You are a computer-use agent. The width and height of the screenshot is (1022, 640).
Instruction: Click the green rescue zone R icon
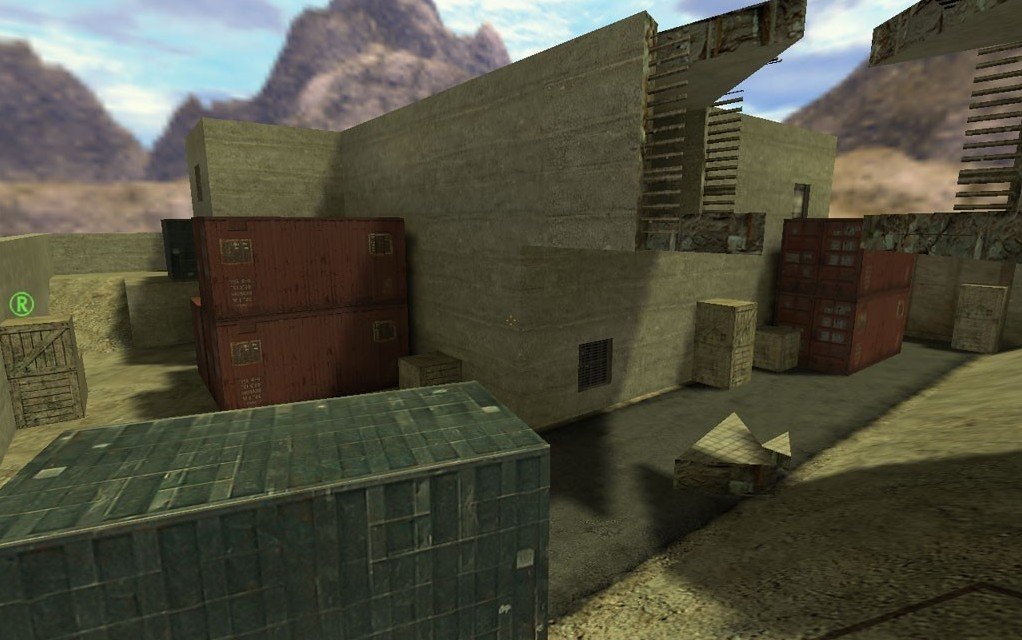tap(20, 304)
